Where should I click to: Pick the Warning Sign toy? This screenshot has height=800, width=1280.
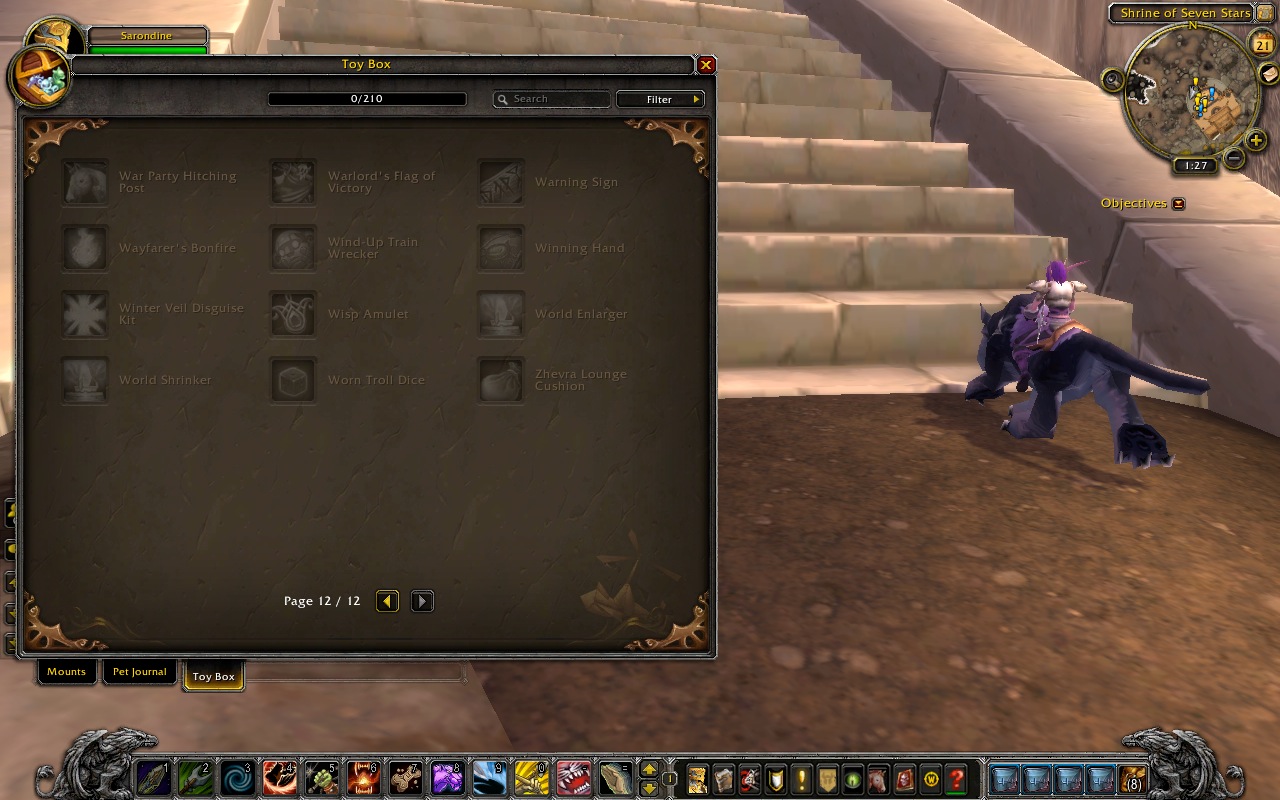[x=501, y=183]
